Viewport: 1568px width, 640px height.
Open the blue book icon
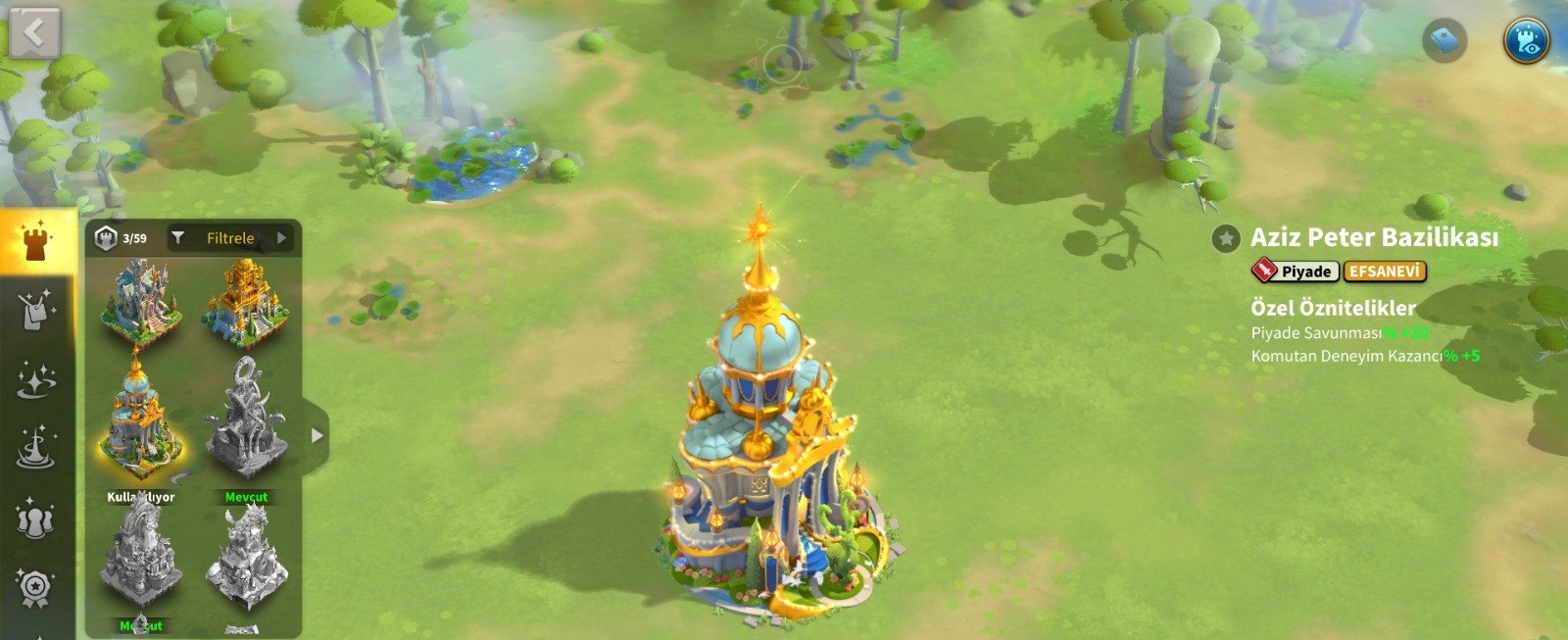pyautogui.click(x=1445, y=40)
